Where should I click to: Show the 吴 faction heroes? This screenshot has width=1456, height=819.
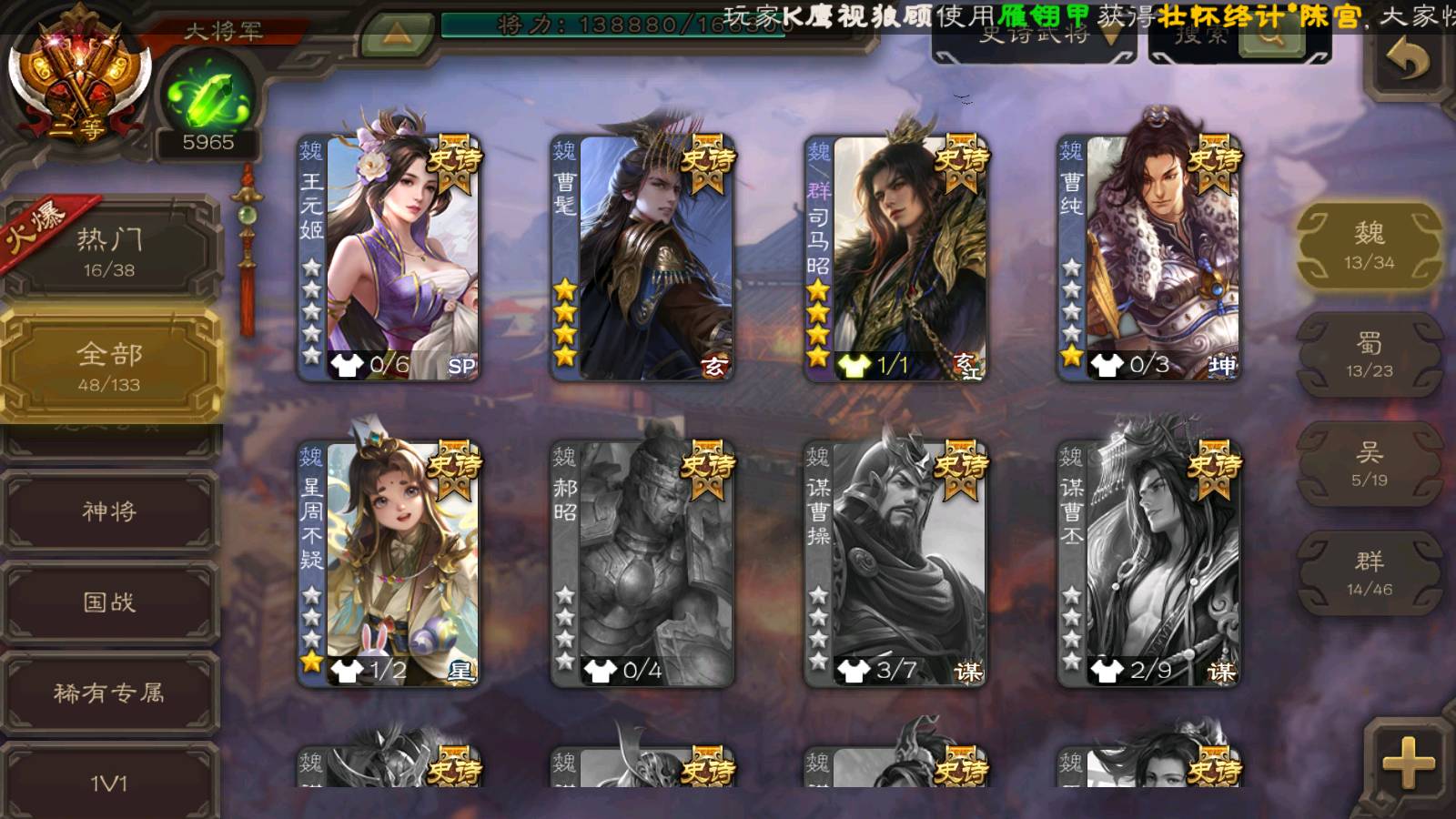1369,464
